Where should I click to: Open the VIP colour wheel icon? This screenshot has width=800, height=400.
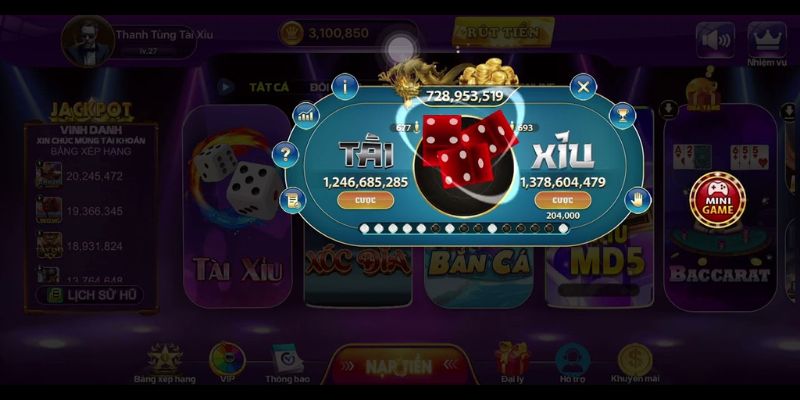pos(227,363)
